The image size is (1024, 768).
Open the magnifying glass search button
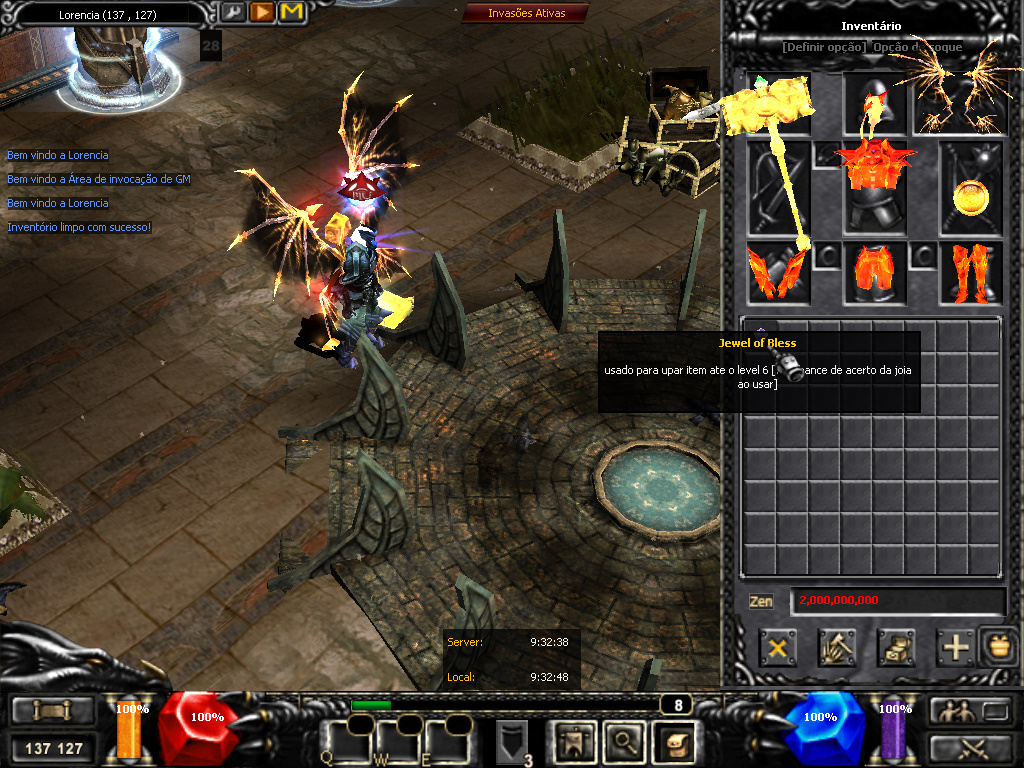click(625, 741)
